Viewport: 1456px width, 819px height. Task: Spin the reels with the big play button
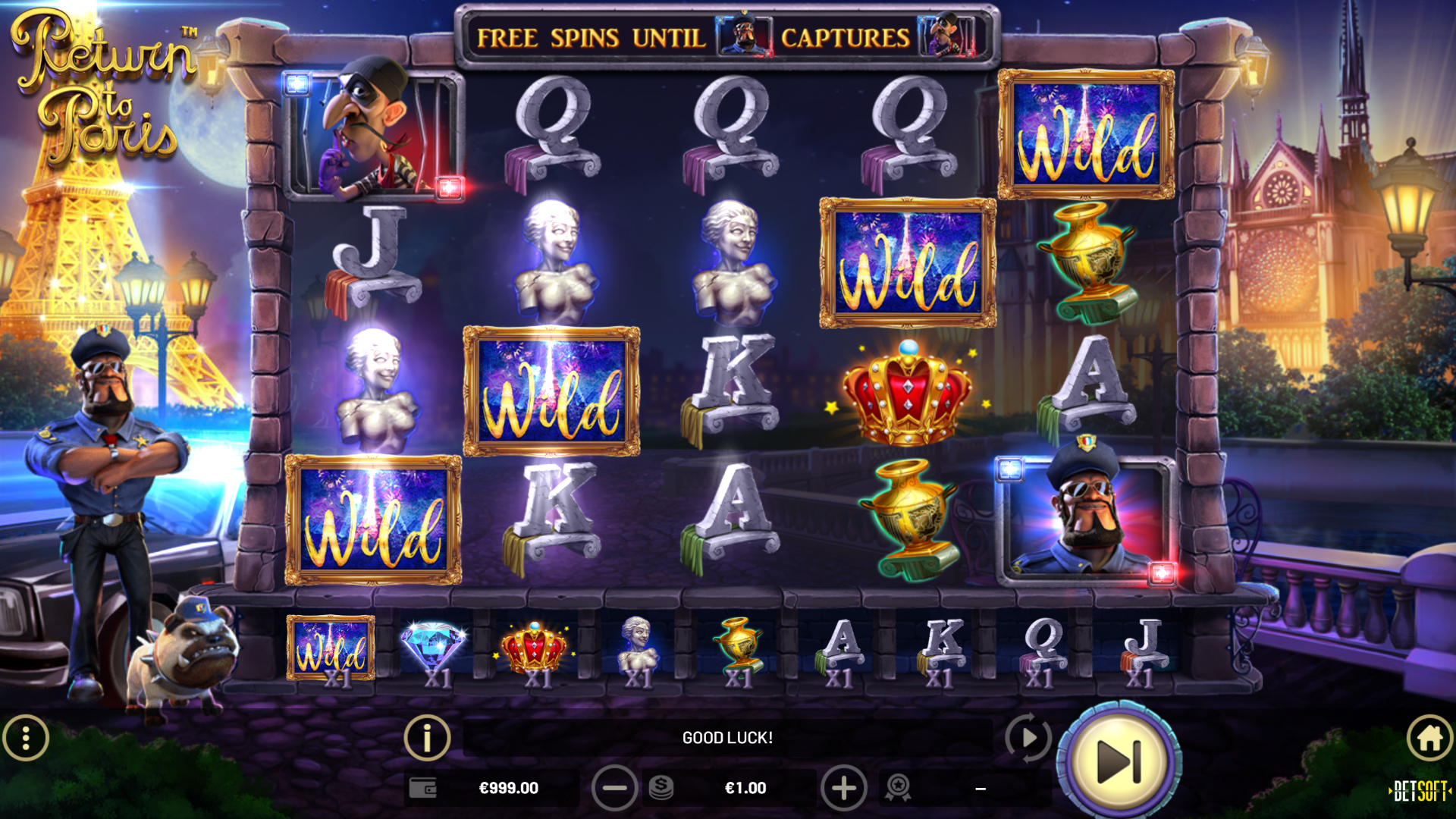pyautogui.click(x=1119, y=761)
